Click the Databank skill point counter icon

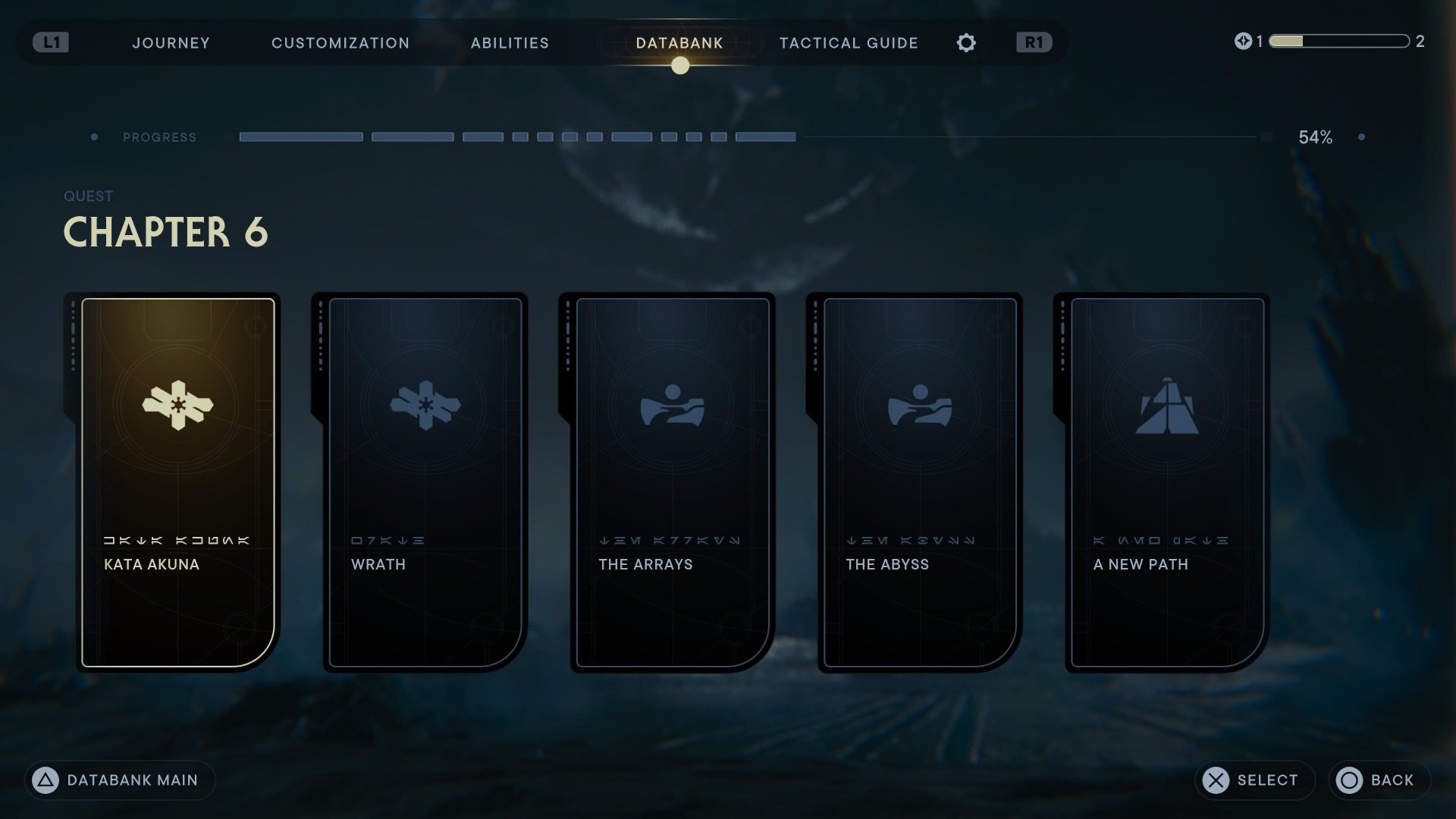[1243, 42]
